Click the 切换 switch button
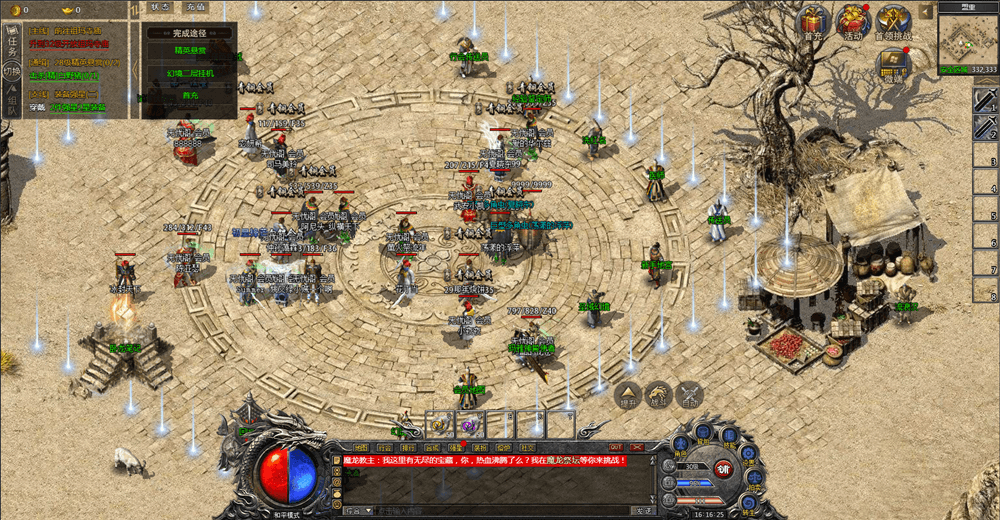The image size is (1000, 520). click(12, 72)
